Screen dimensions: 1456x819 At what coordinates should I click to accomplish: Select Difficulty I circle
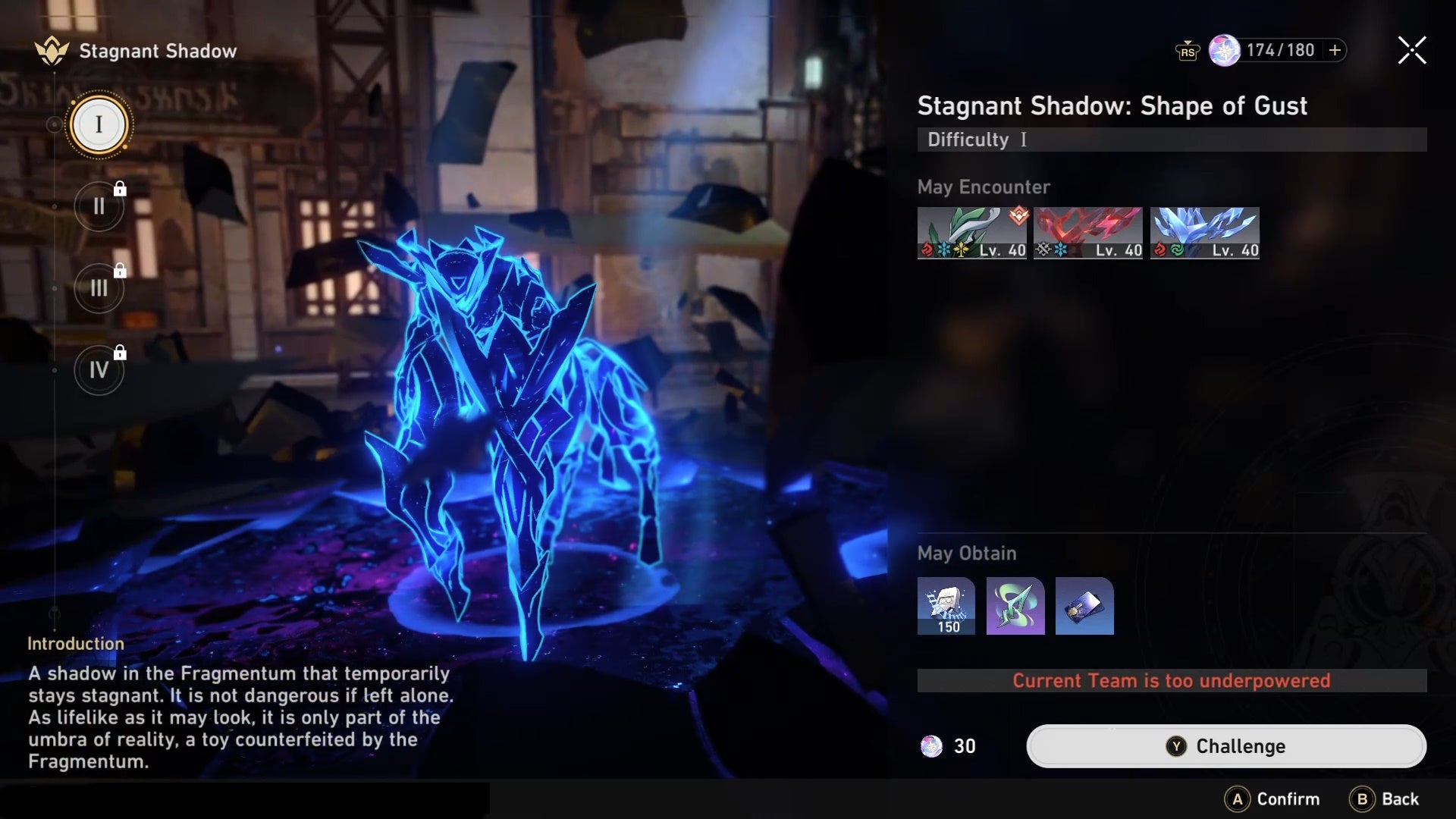pos(99,125)
